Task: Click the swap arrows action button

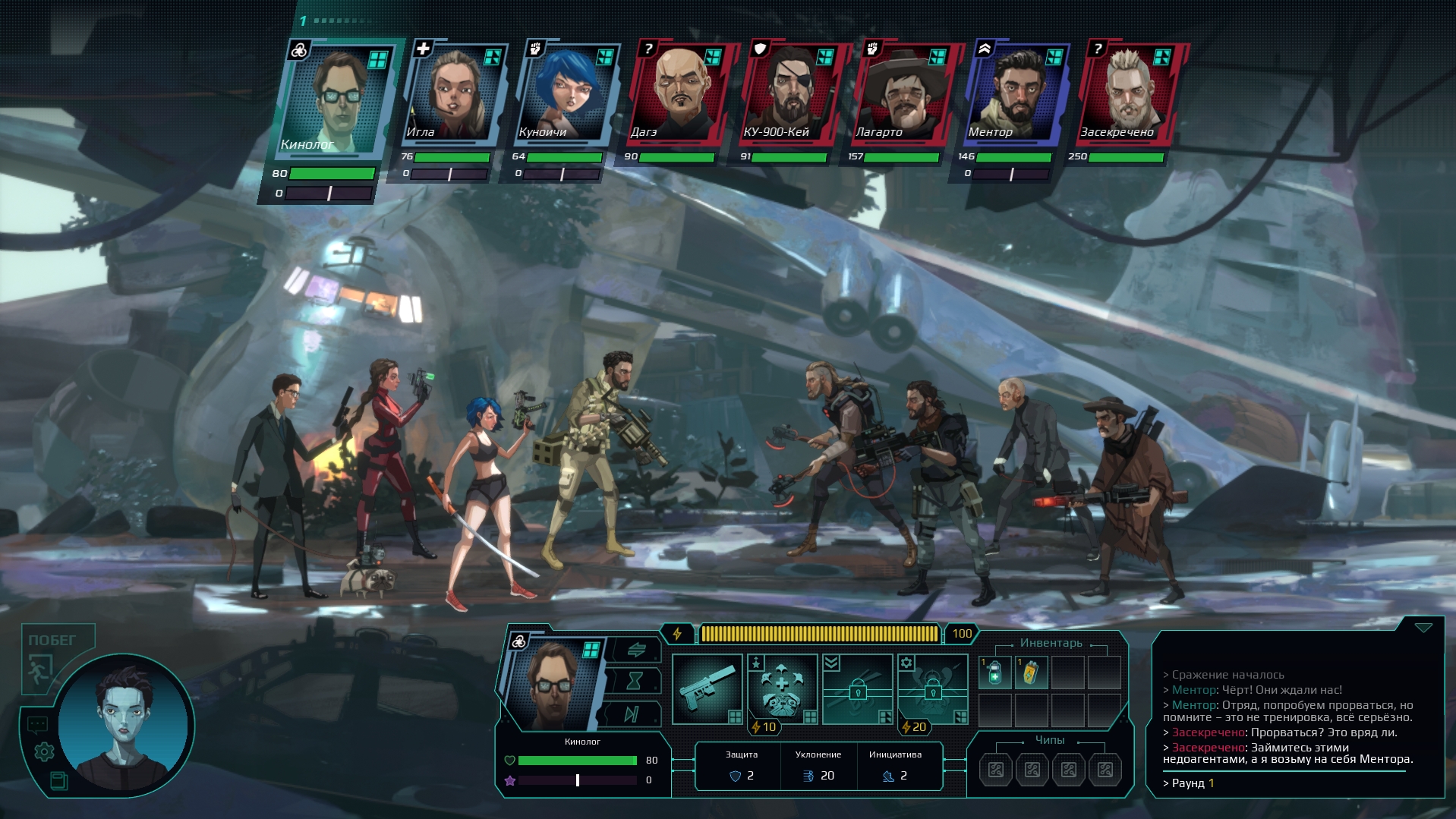Action: tap(636, 649)
